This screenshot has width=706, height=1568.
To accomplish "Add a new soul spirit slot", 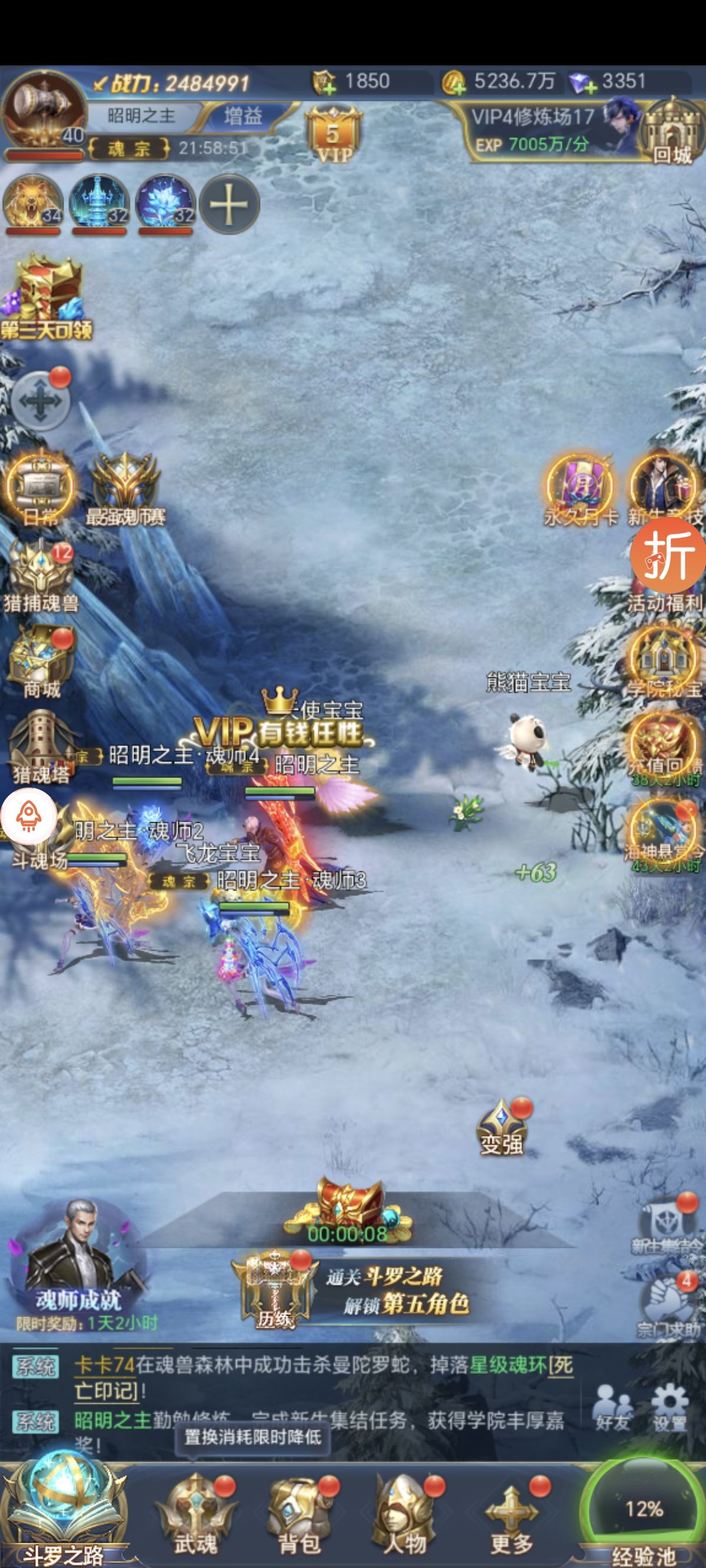I will coord(229,204).
